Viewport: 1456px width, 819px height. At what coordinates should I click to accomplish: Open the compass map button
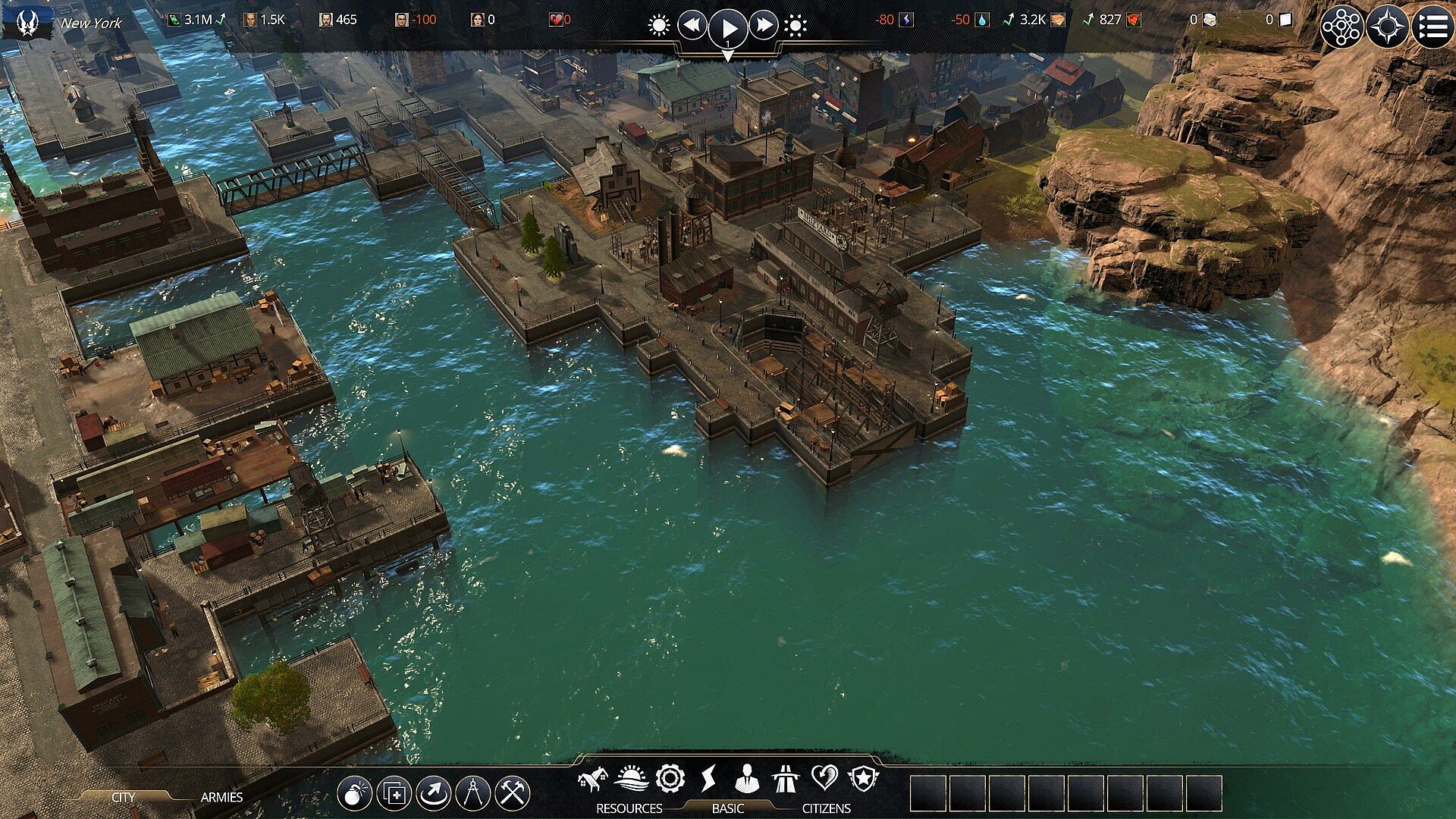point(1388,27)
